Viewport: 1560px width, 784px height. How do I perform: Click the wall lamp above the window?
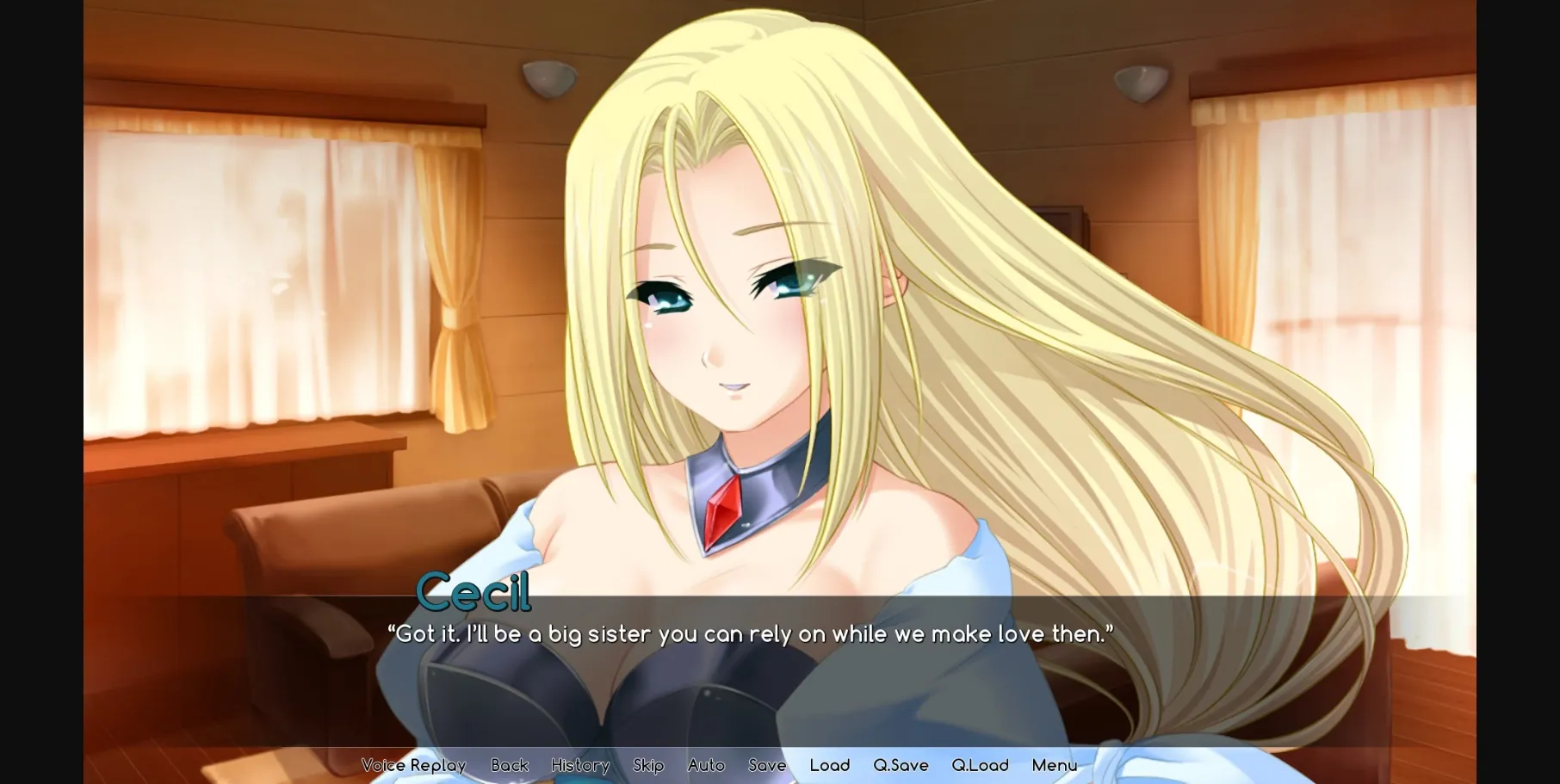point(549,79)
